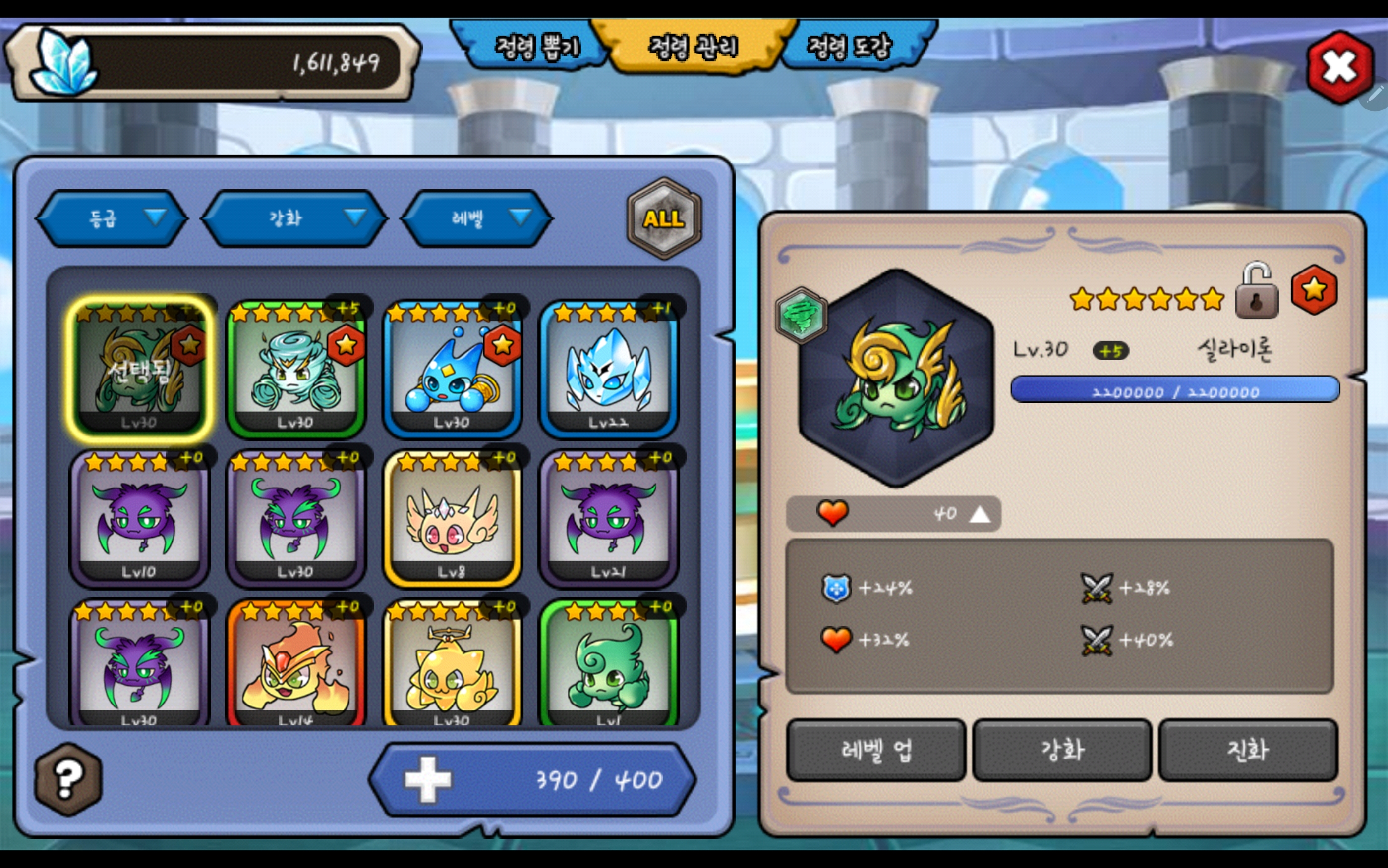Select the 정령 관리 tab
The height and width of the screenshot is (868, 1388).
(x=693, y=47)
